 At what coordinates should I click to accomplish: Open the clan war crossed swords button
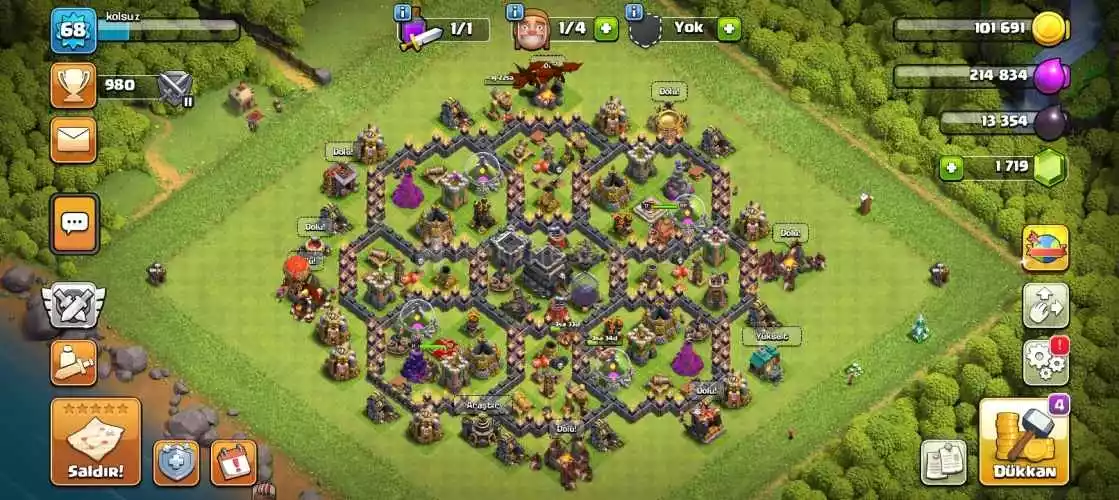coord(73,307)
